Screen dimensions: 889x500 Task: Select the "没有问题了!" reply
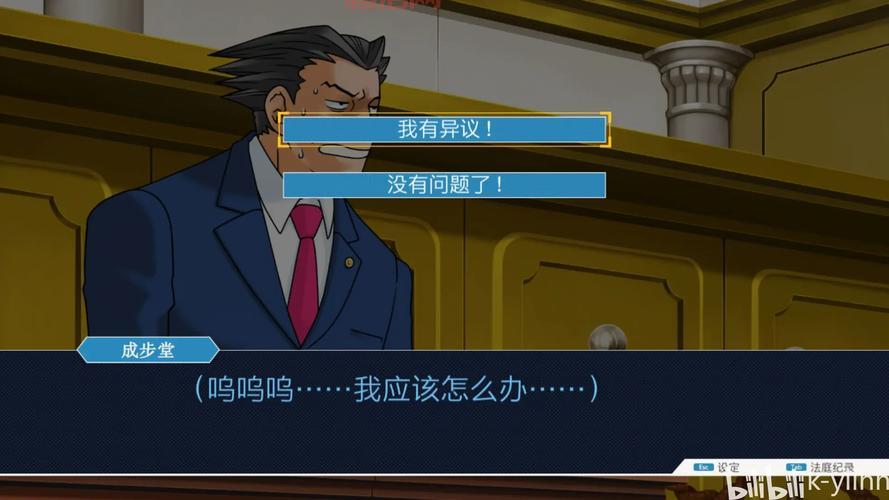click(x=444, y=185)
